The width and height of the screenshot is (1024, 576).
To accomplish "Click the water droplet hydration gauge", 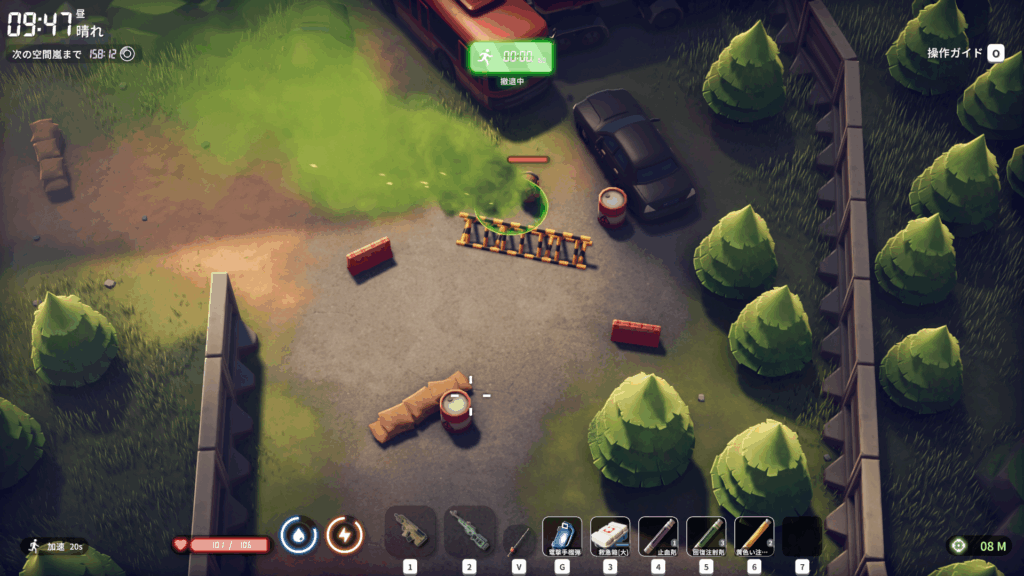I will [x=298, y=535].
